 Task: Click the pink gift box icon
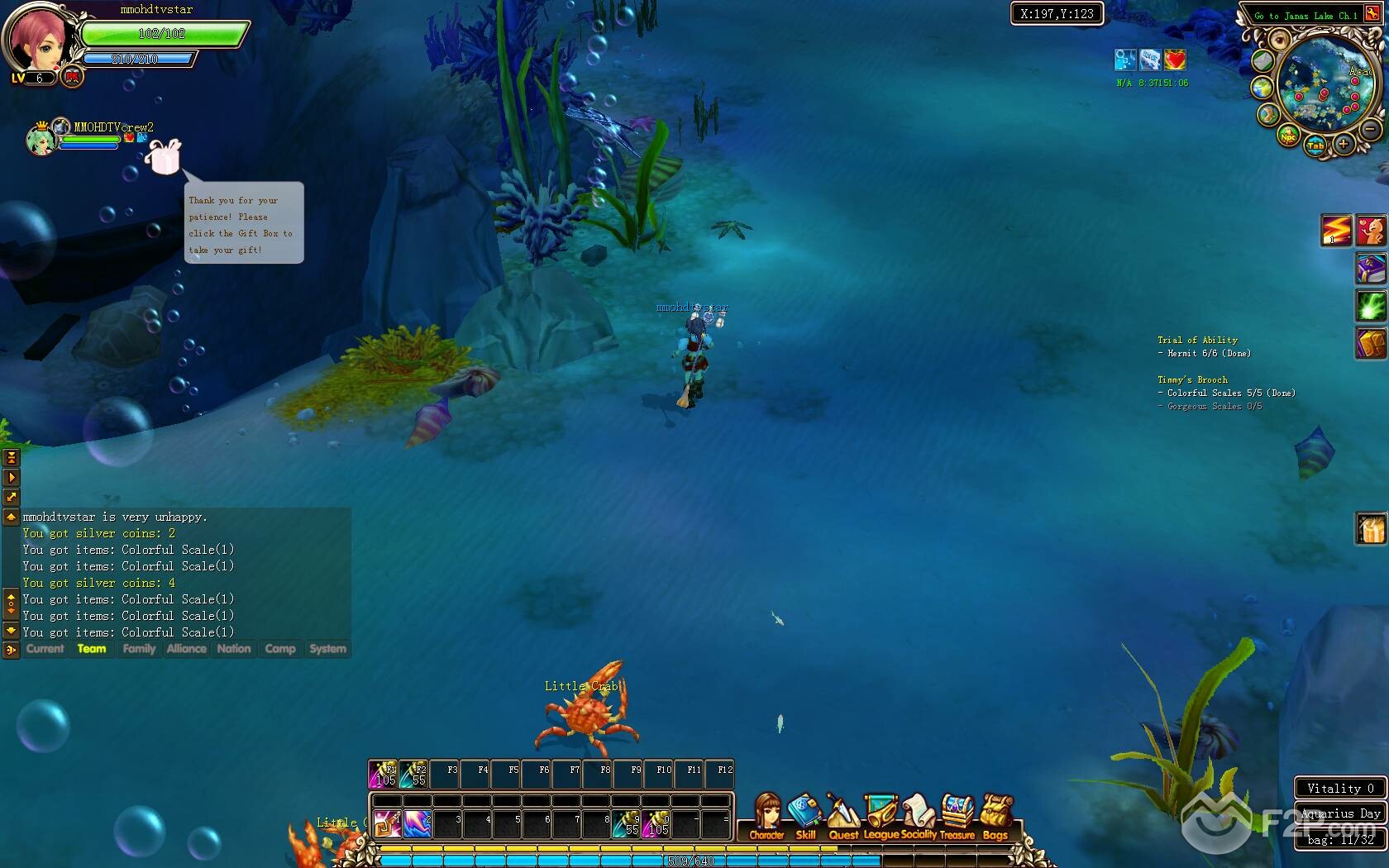tap(164, 156)
